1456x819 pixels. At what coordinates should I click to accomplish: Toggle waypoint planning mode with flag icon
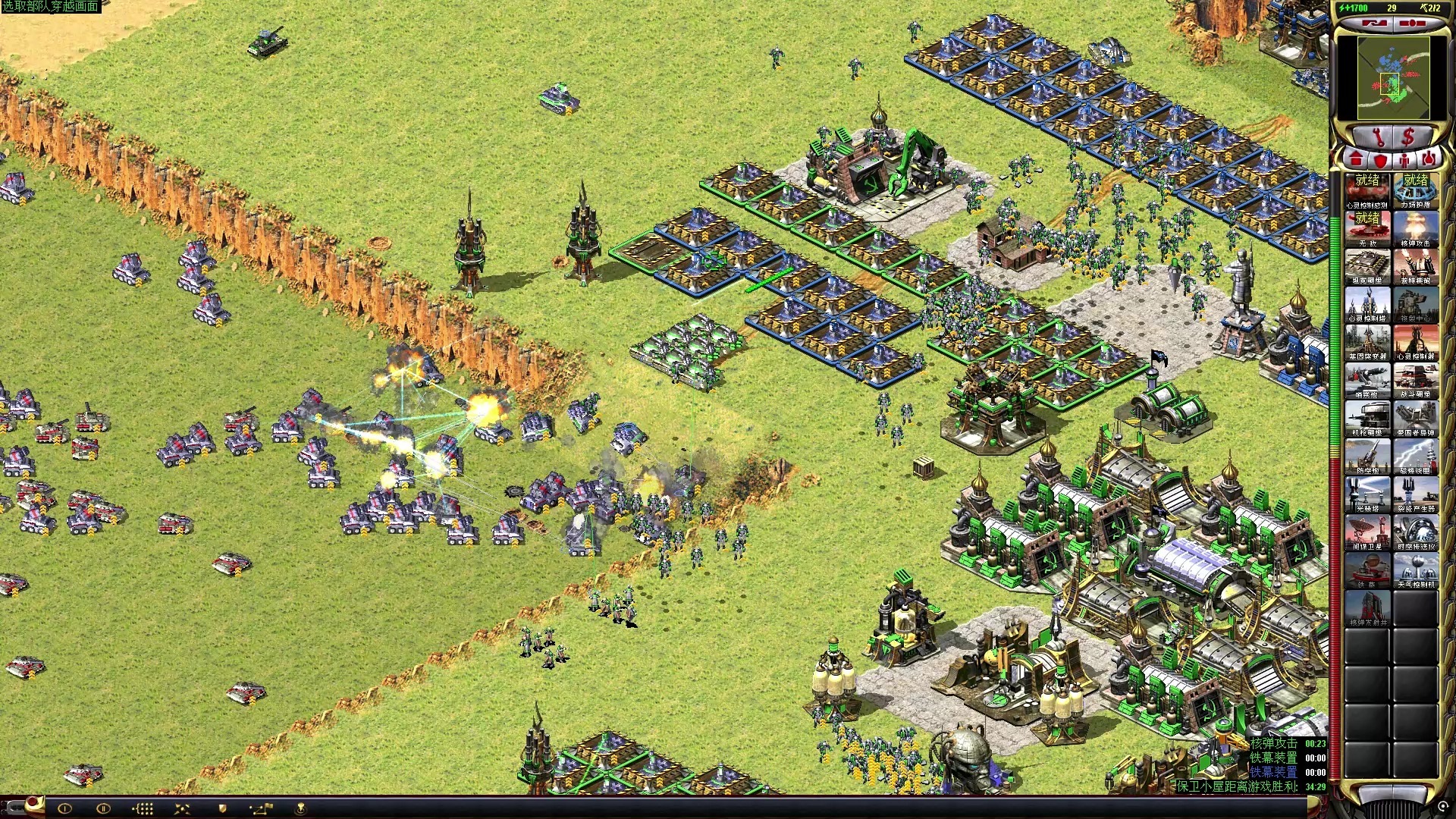(x=260, y=808)
